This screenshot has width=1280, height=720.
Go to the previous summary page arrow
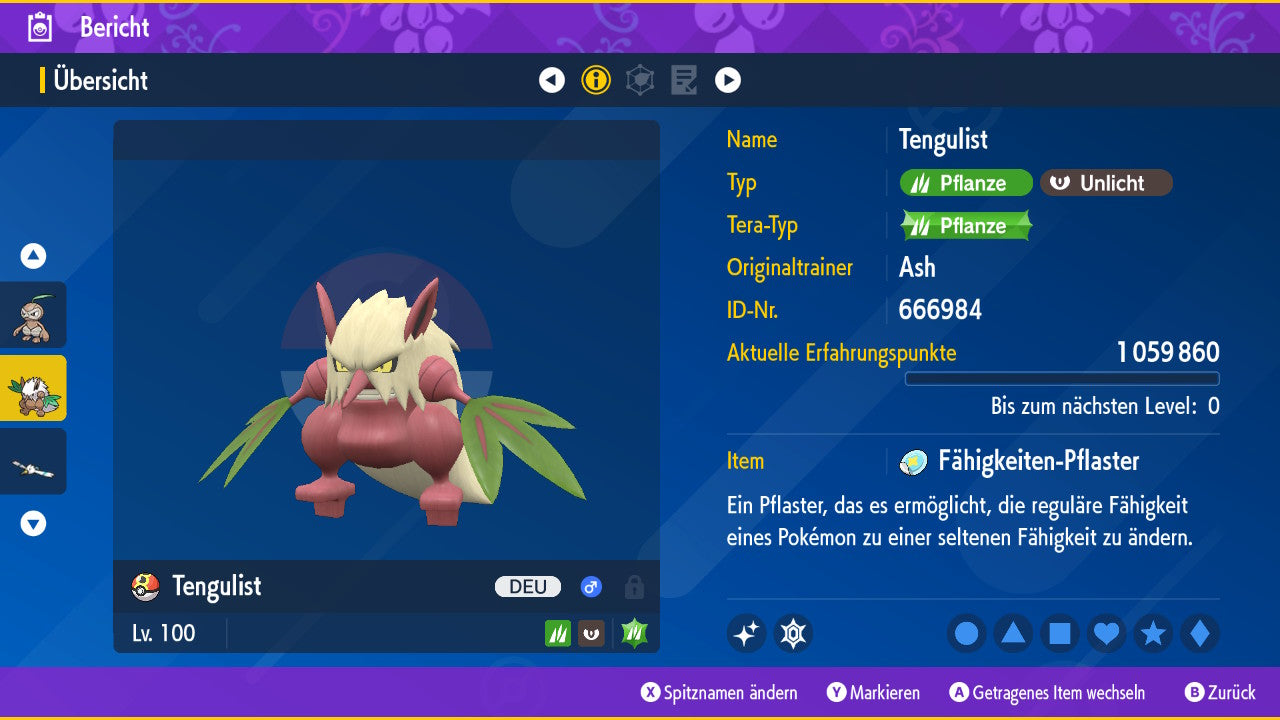pos(552,80)
